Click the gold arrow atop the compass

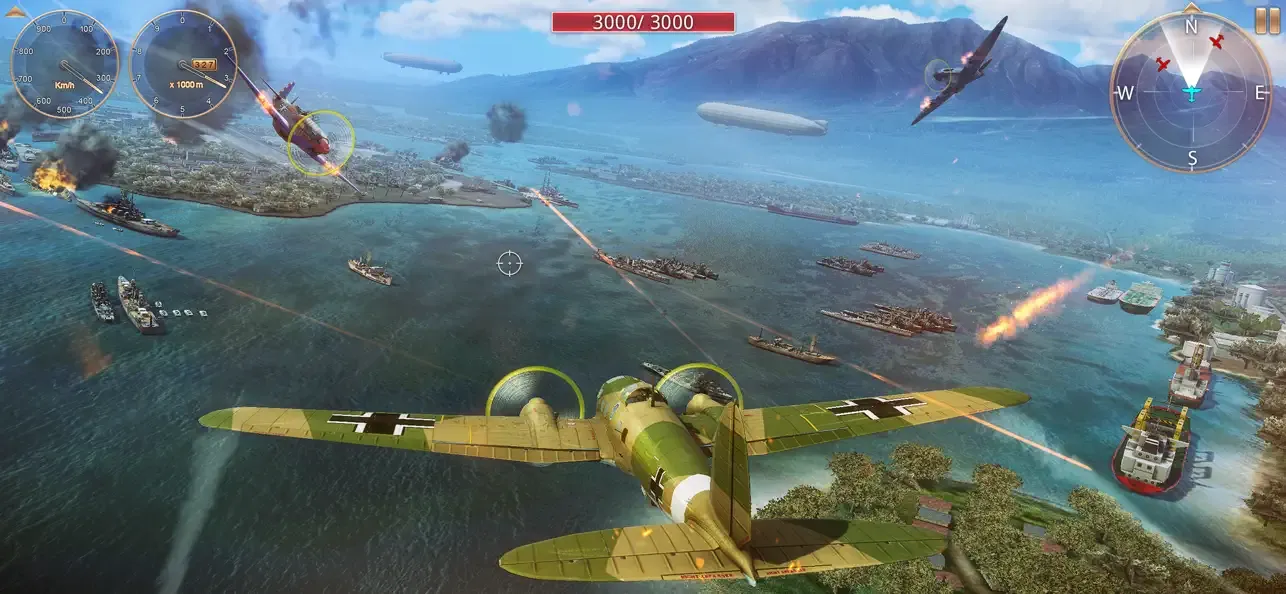pyautogui.click(x=1190, y=8)
